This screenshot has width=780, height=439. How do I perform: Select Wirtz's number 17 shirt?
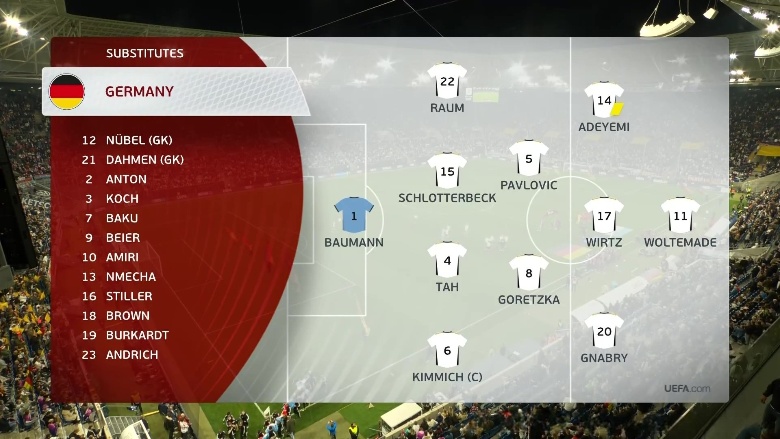click(604, 214)
